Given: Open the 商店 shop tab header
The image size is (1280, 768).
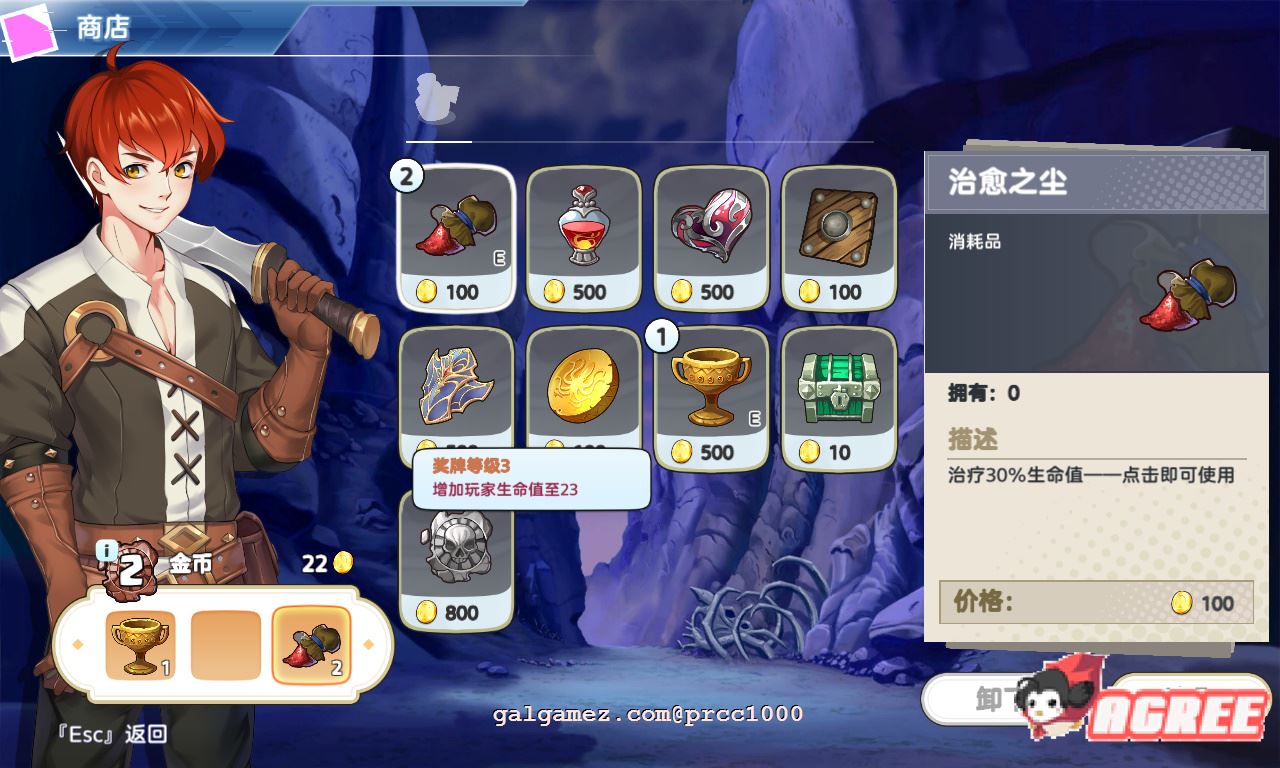Looking at the screenshot, I should click(105, 28).
